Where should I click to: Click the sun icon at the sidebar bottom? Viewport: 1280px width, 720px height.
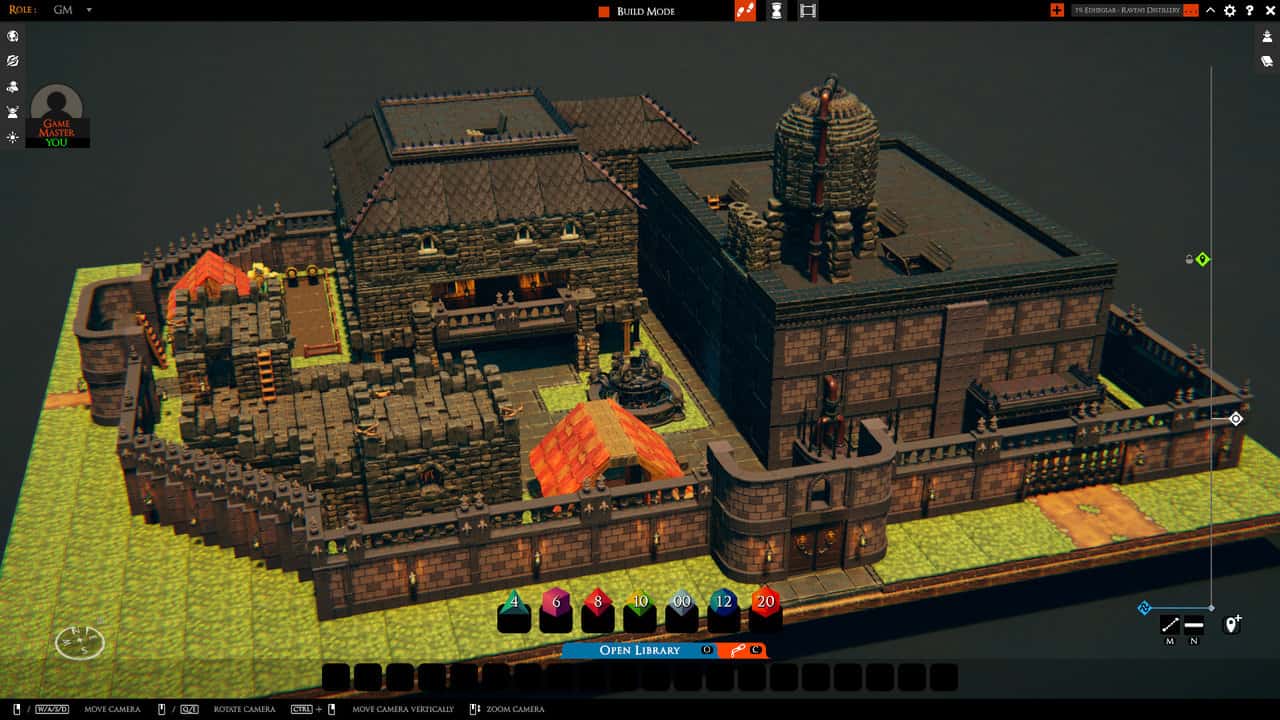click(x=12, y=138)
